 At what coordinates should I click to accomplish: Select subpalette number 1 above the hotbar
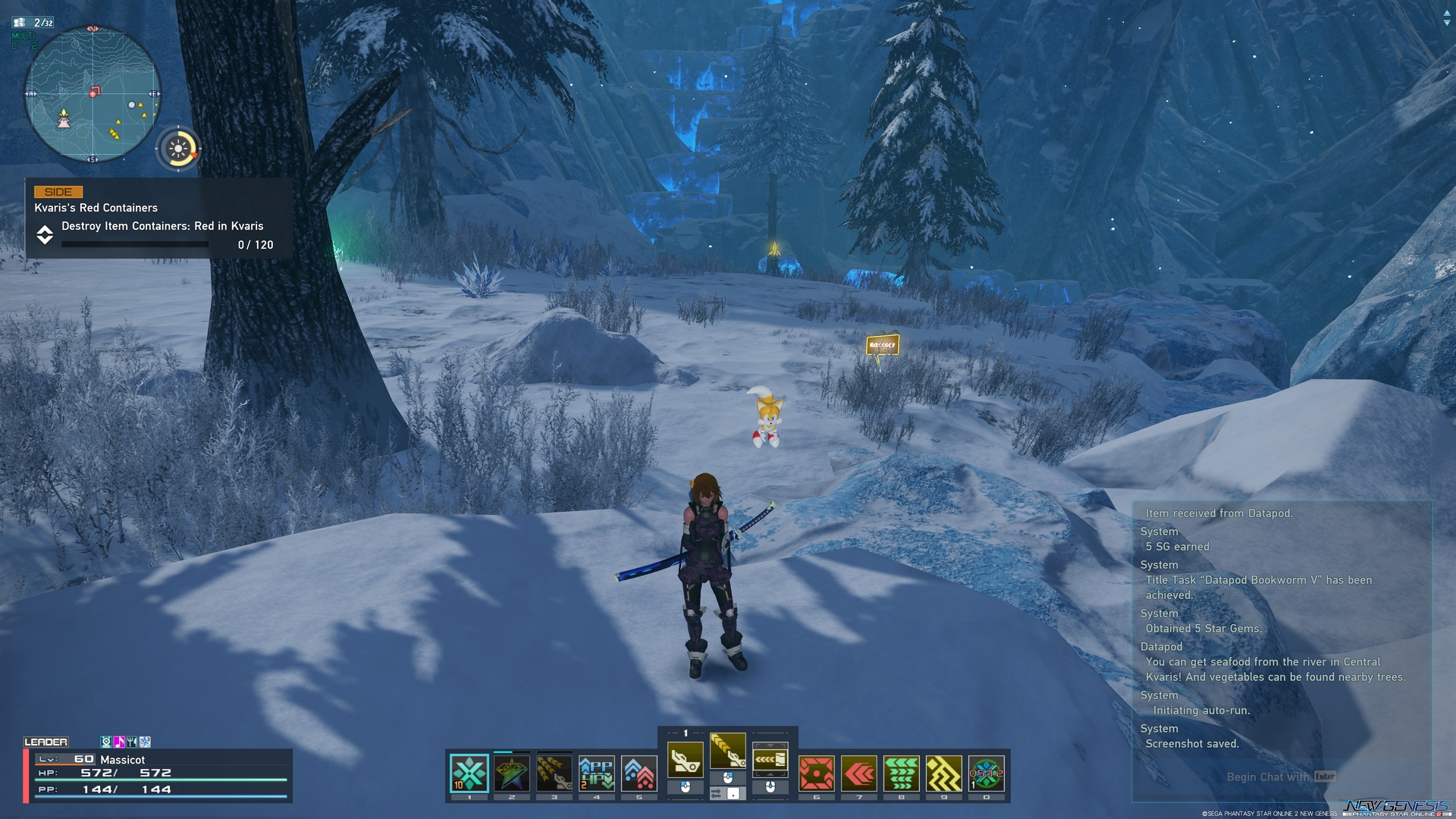(x=686, y=733)
